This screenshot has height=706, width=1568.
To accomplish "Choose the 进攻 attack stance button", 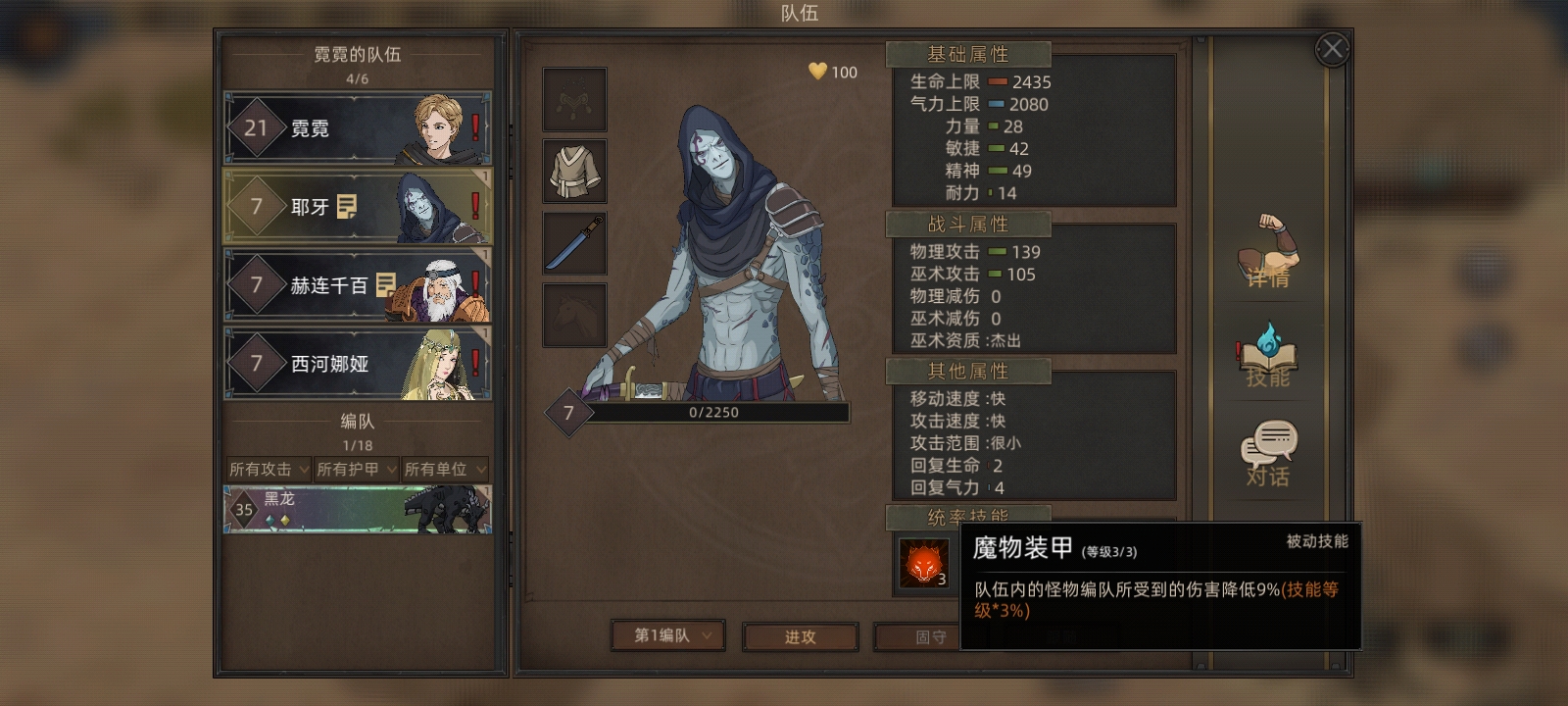I will (800, 637).
